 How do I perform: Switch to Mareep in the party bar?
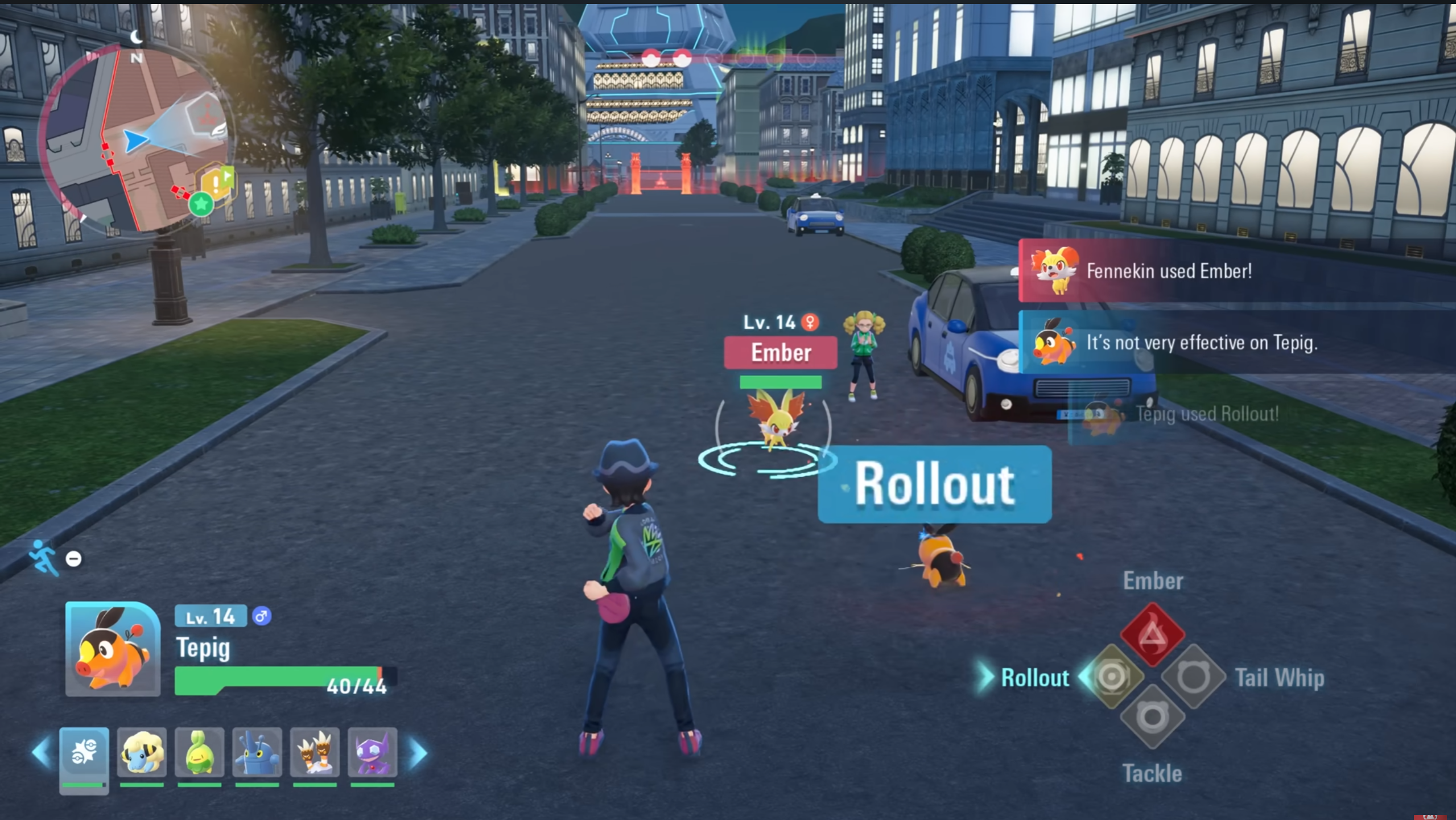tap(142, 752)
